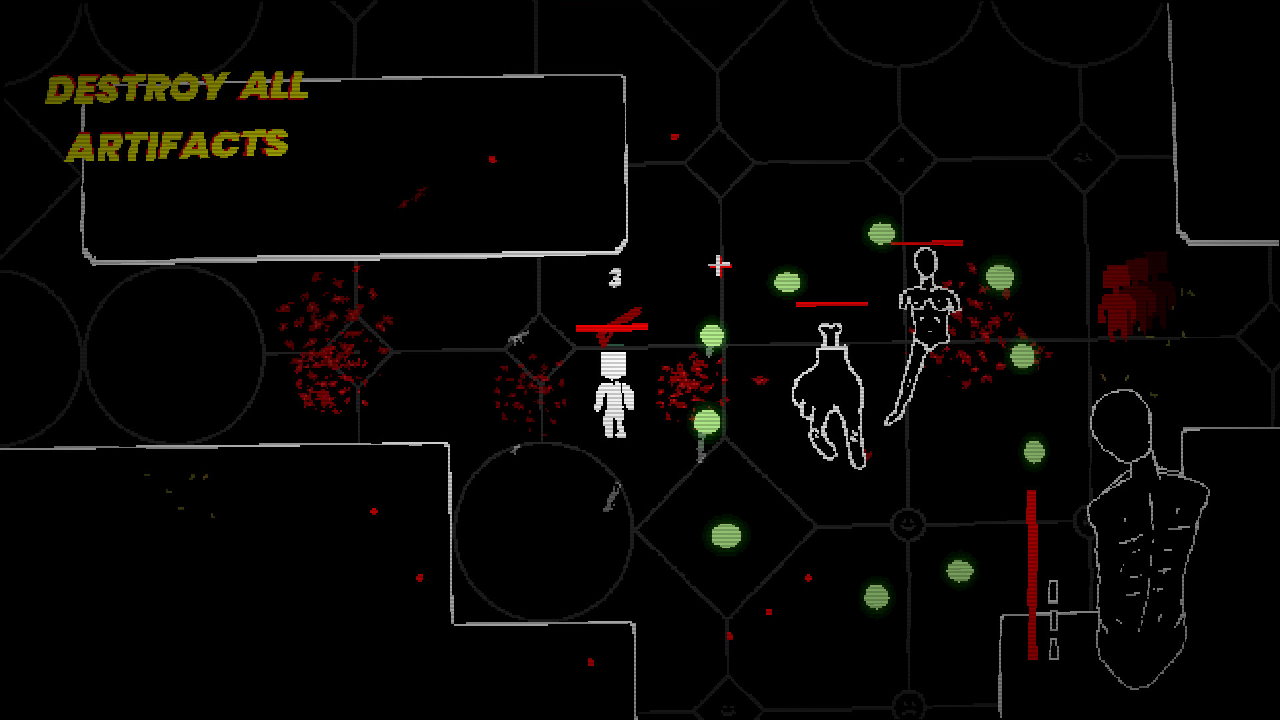Click the green orb near the torso artifact
Screen dimensions: 1280x720
(x=1034, y=450)
